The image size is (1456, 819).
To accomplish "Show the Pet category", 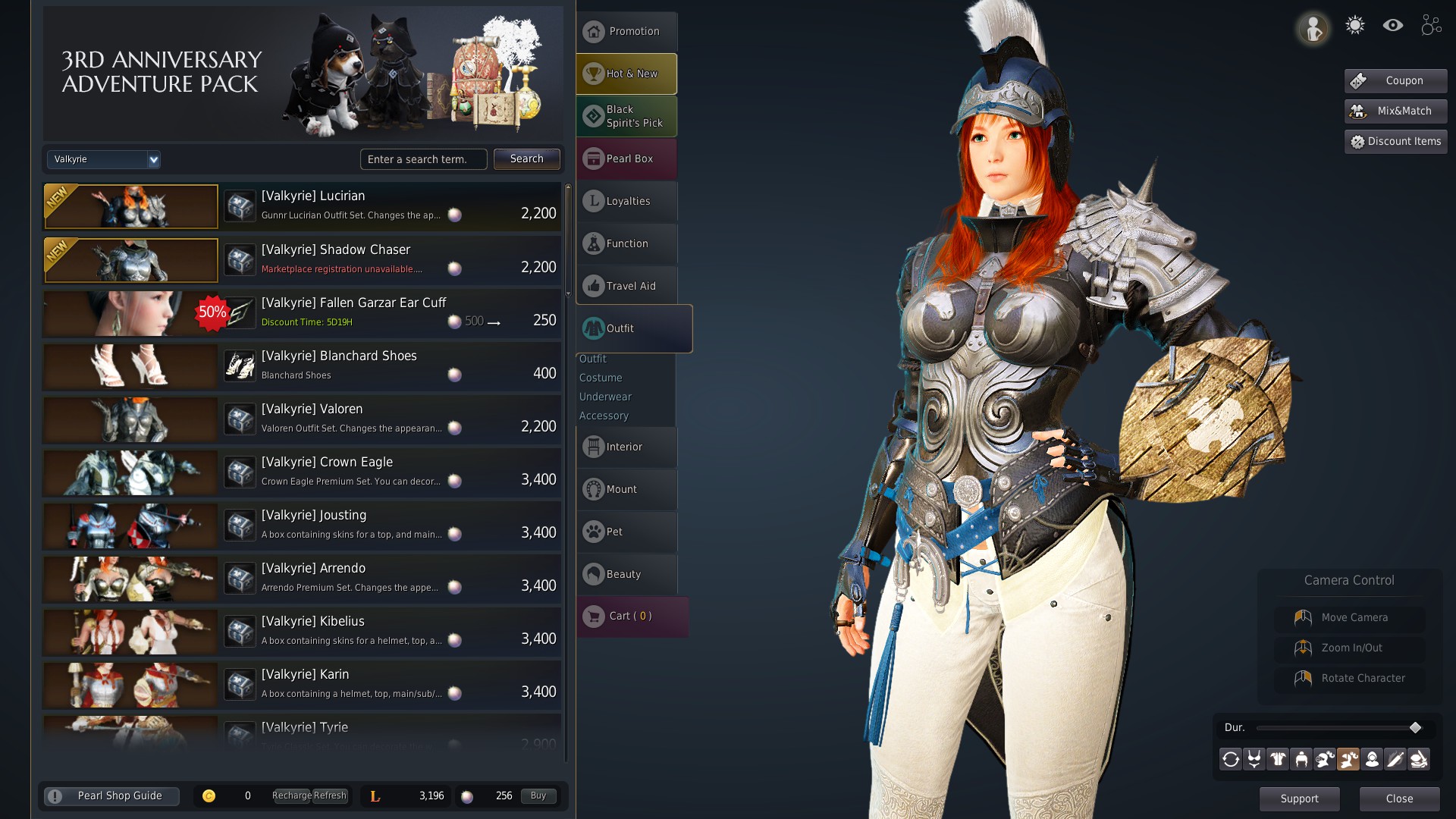I will click(626, 532).
